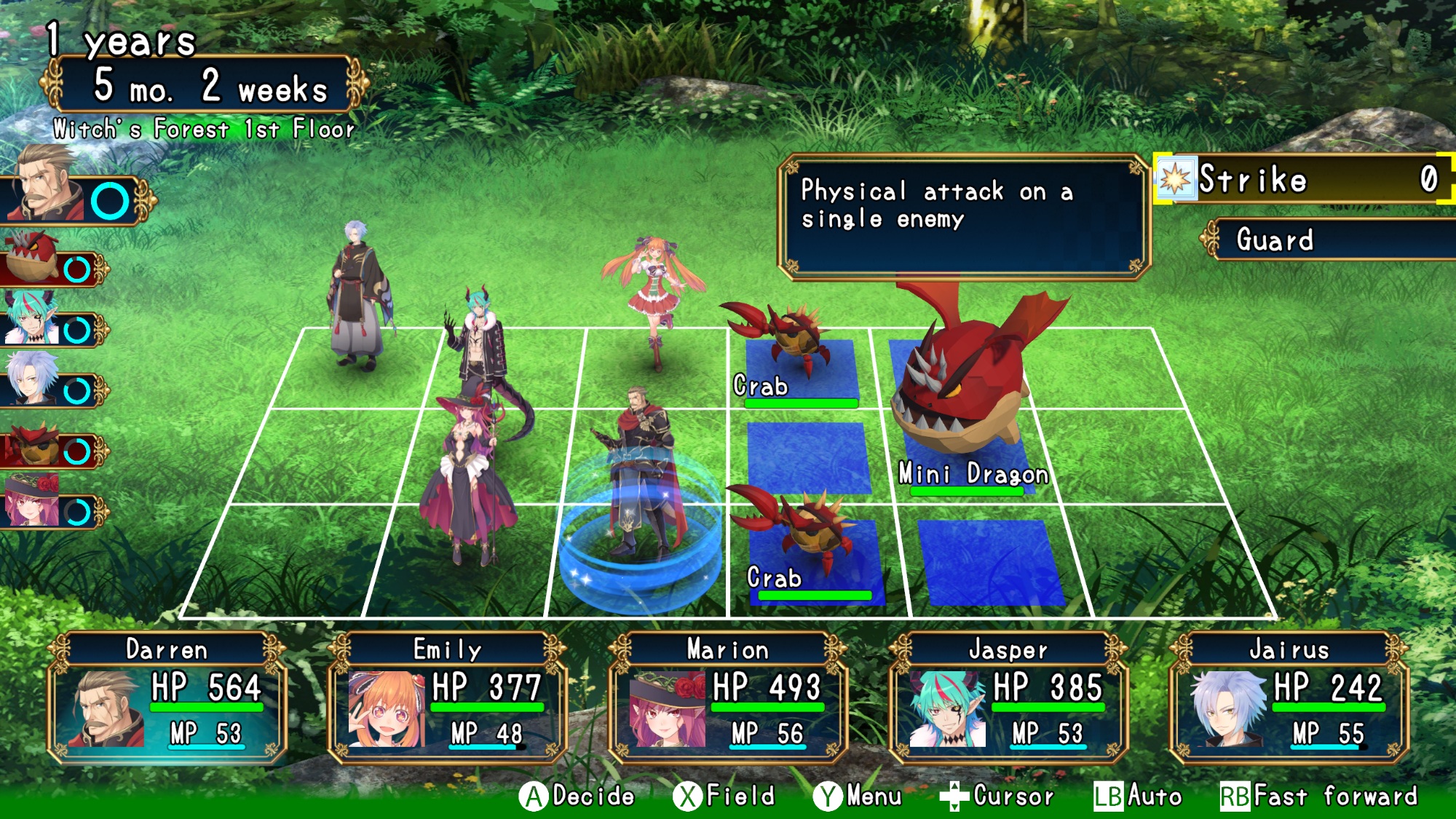Image resolution: width=1456 pixels, height=819 pixels.
Task: Target the Mini Dragon enemy
Action: coord(961,393)
